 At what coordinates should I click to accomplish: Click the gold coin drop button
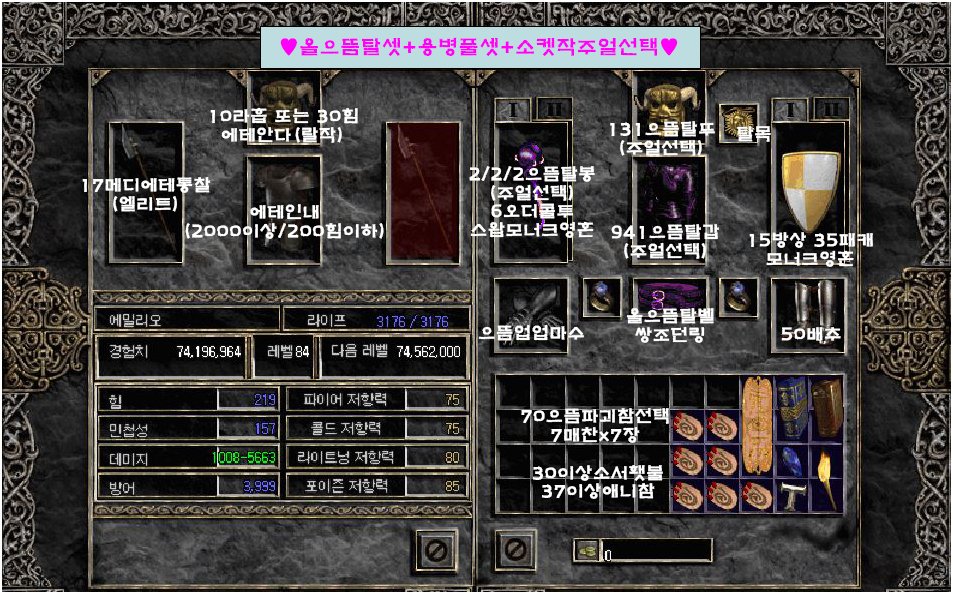[586, 550]
